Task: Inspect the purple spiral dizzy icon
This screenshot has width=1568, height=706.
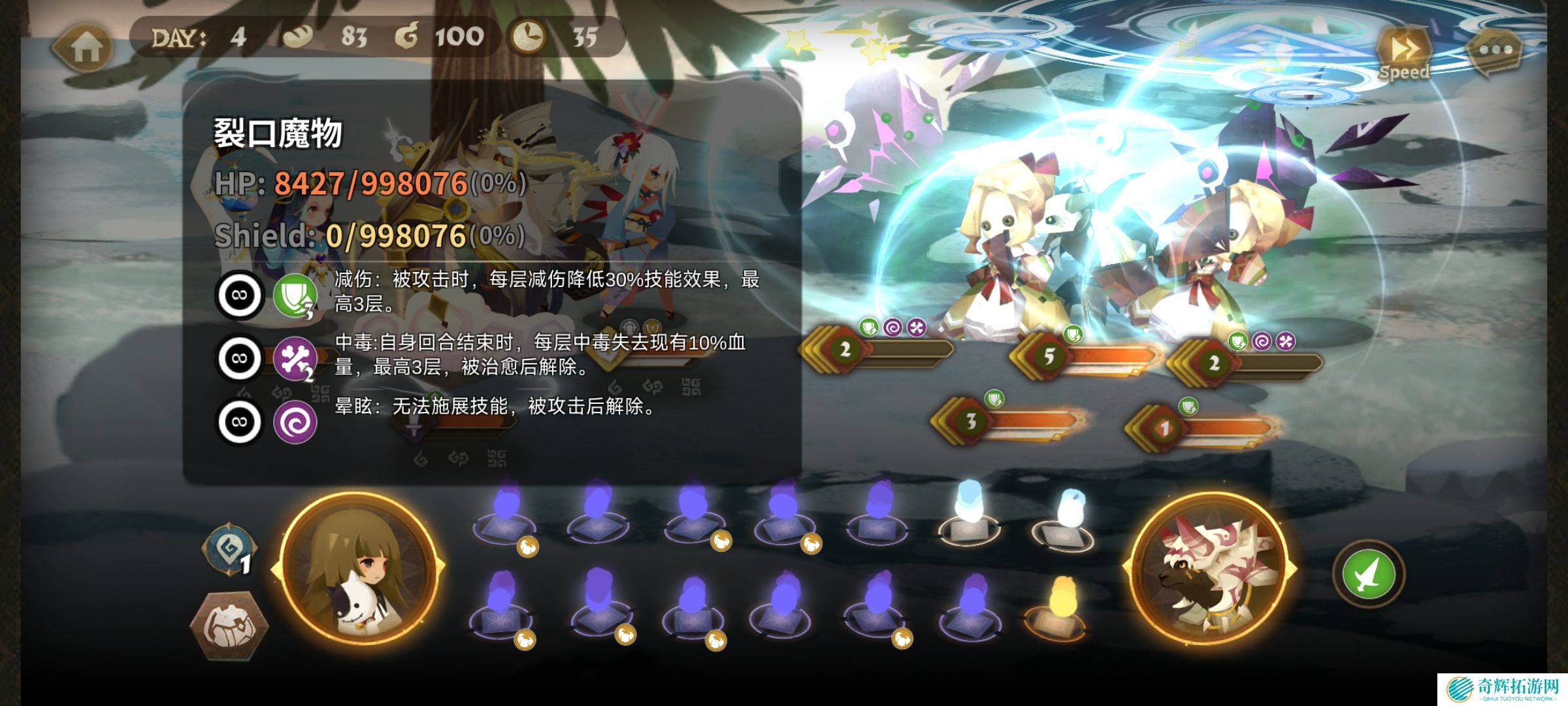Action: 295,422
